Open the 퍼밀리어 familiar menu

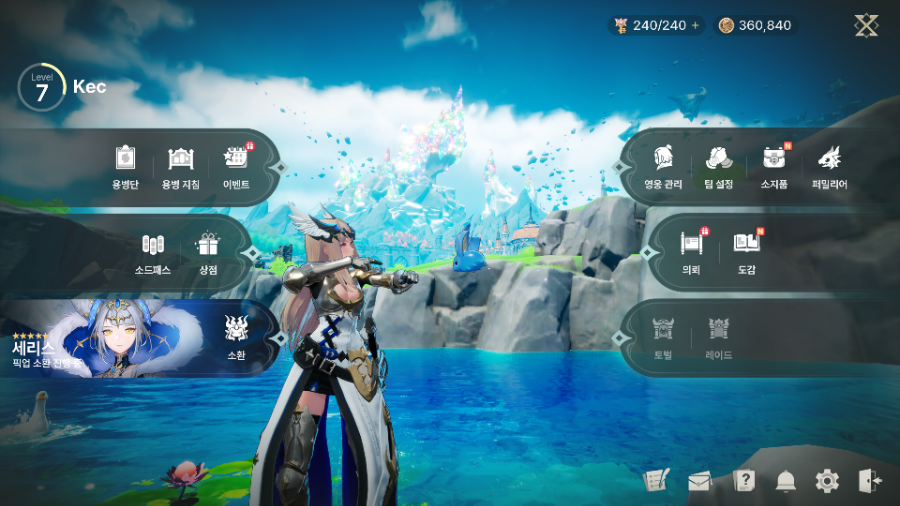coord(830,166)
